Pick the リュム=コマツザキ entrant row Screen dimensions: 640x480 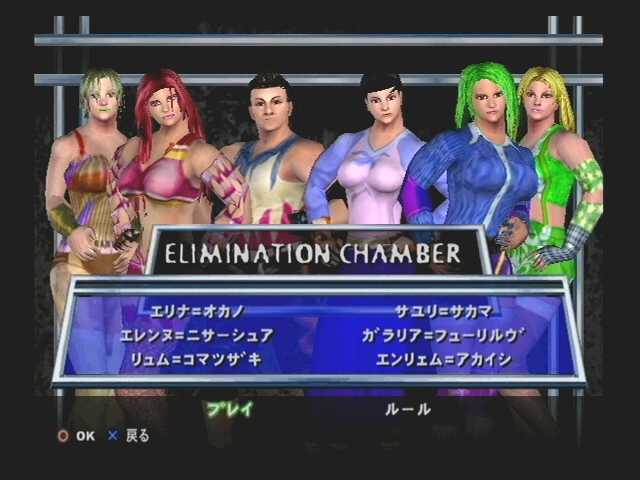click(x=197, y=359)
